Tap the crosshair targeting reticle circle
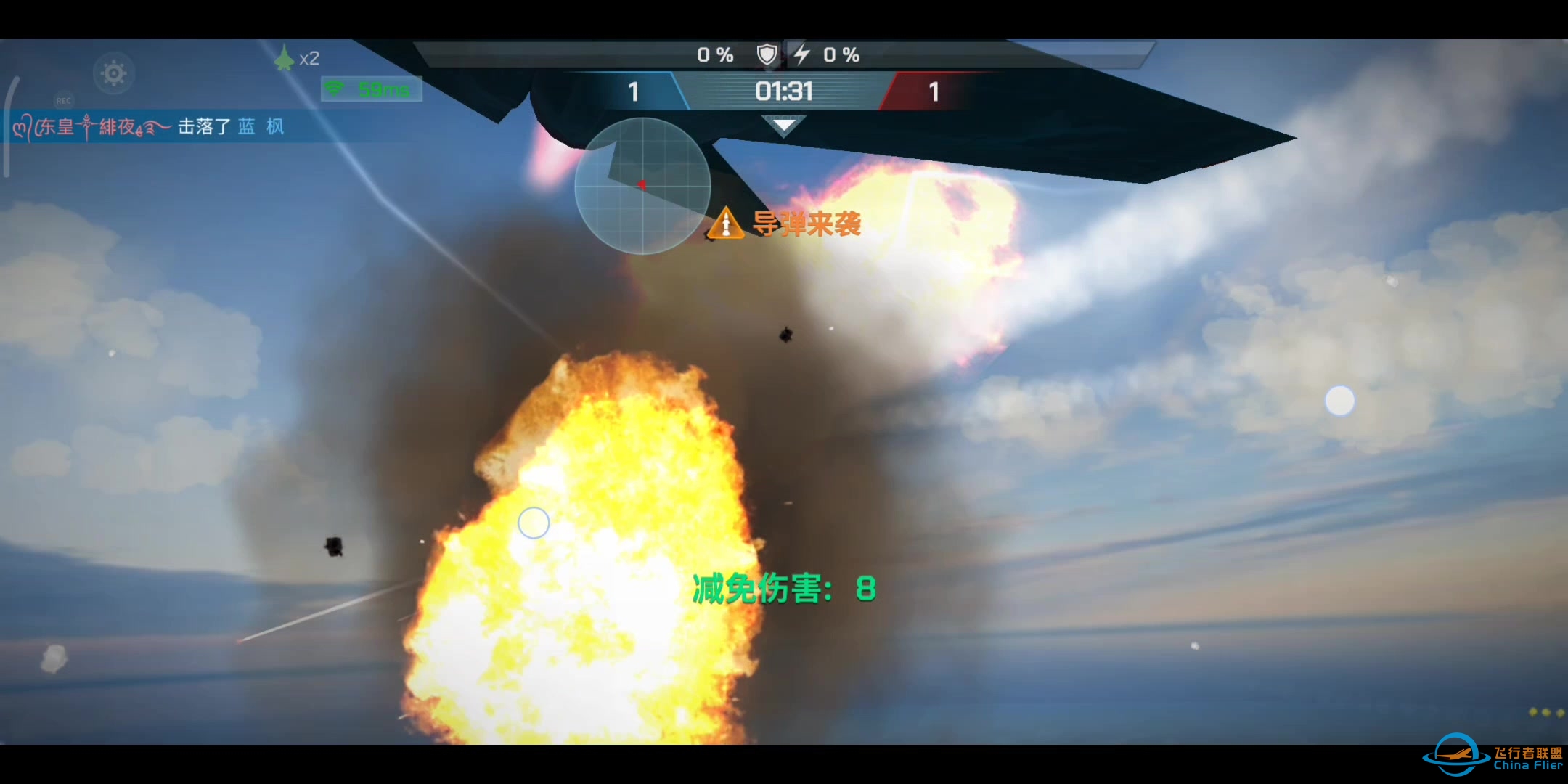 [534, 523]
